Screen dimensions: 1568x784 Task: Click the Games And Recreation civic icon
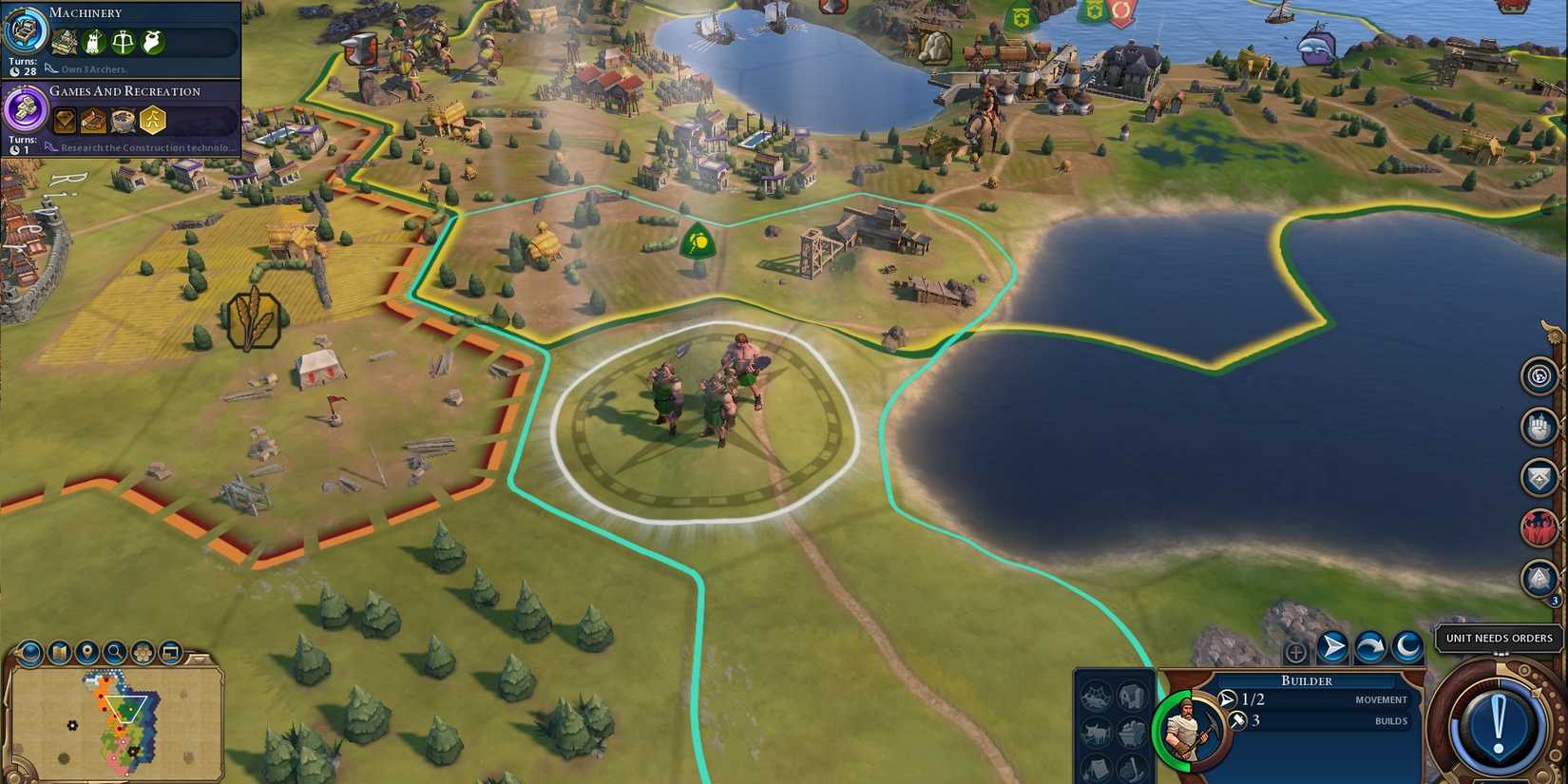[x=24, y=110]
